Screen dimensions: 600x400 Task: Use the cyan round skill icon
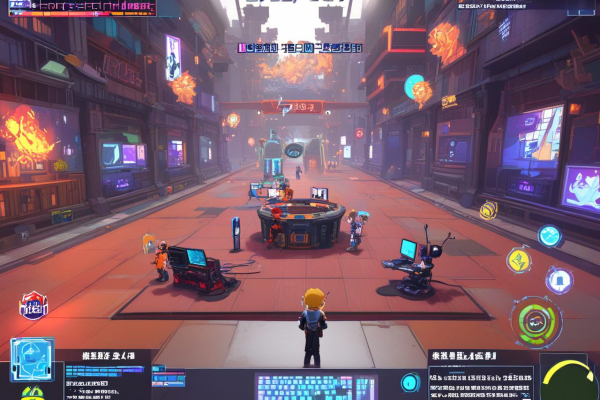click(549, 236)
